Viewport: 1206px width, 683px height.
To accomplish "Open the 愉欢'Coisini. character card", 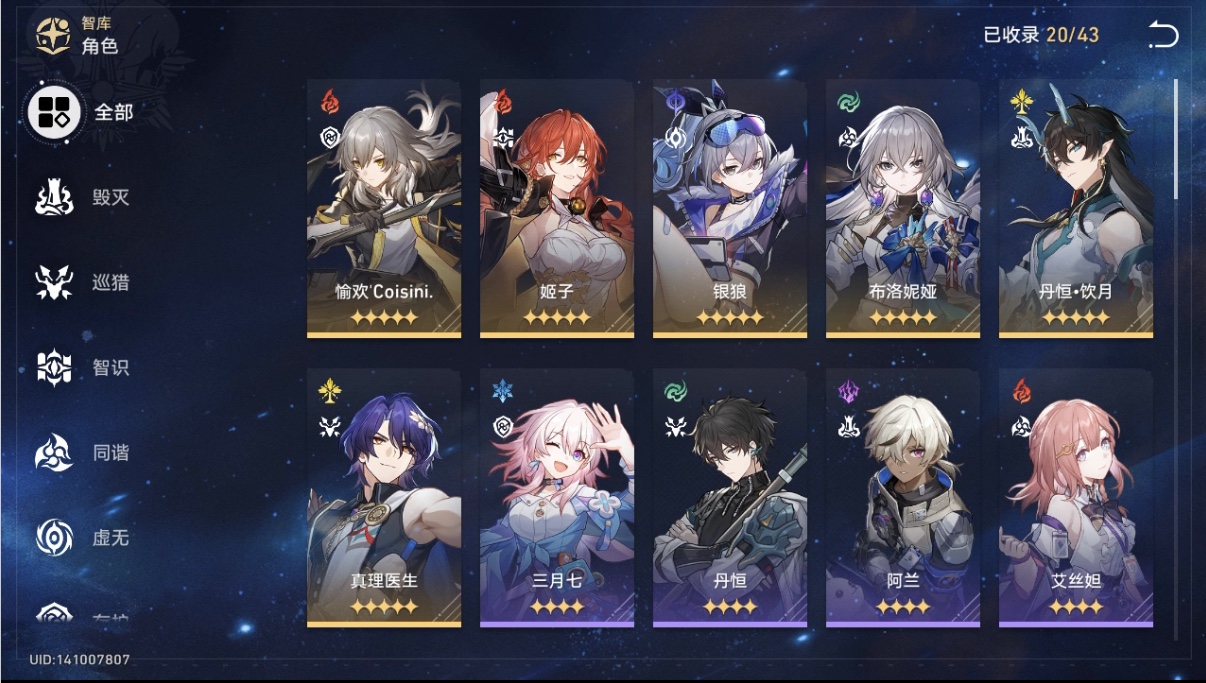I will 384,208.
